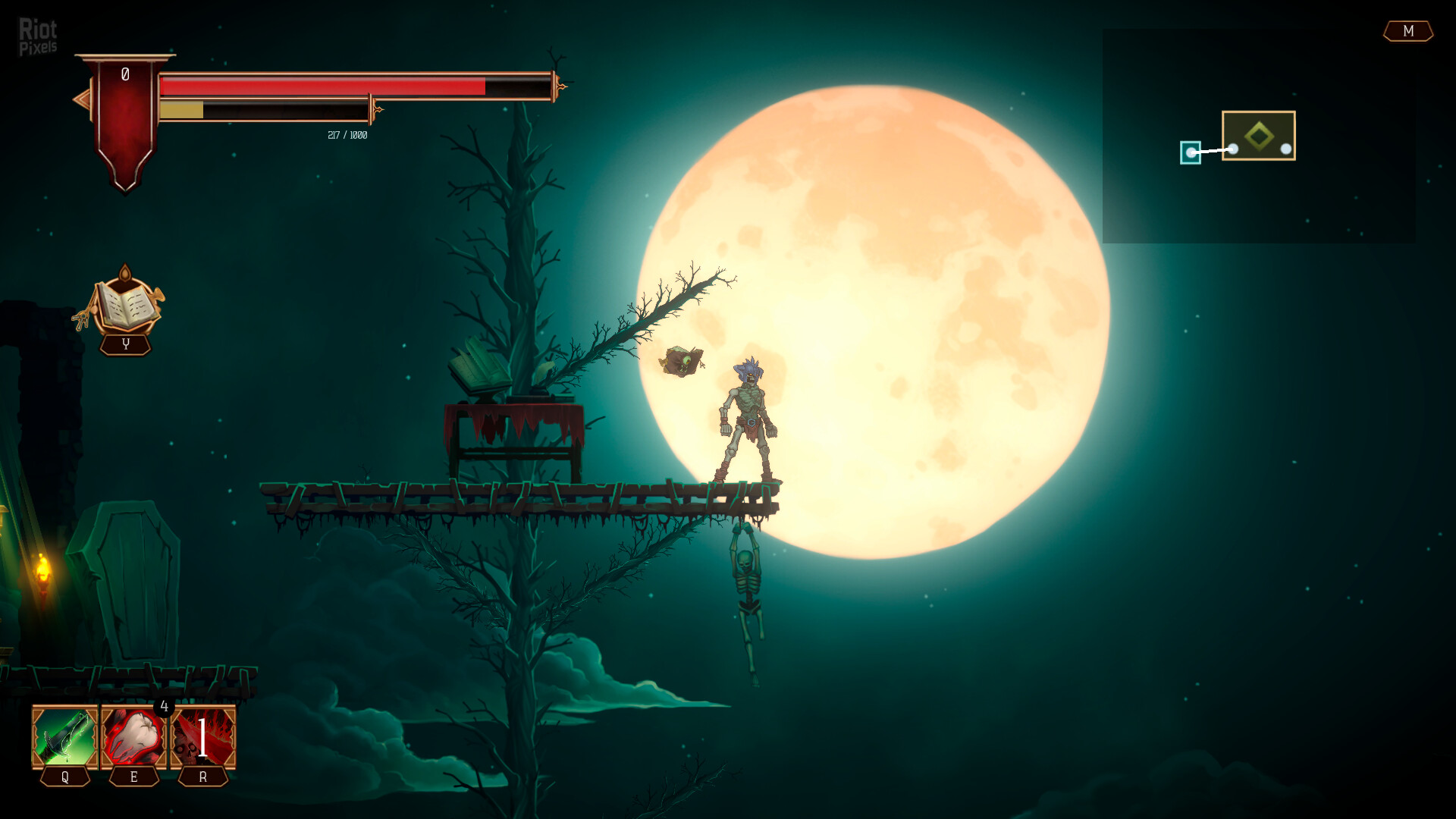Use the red fist ability
The image size is (1456, 819).
click(134, 737)
